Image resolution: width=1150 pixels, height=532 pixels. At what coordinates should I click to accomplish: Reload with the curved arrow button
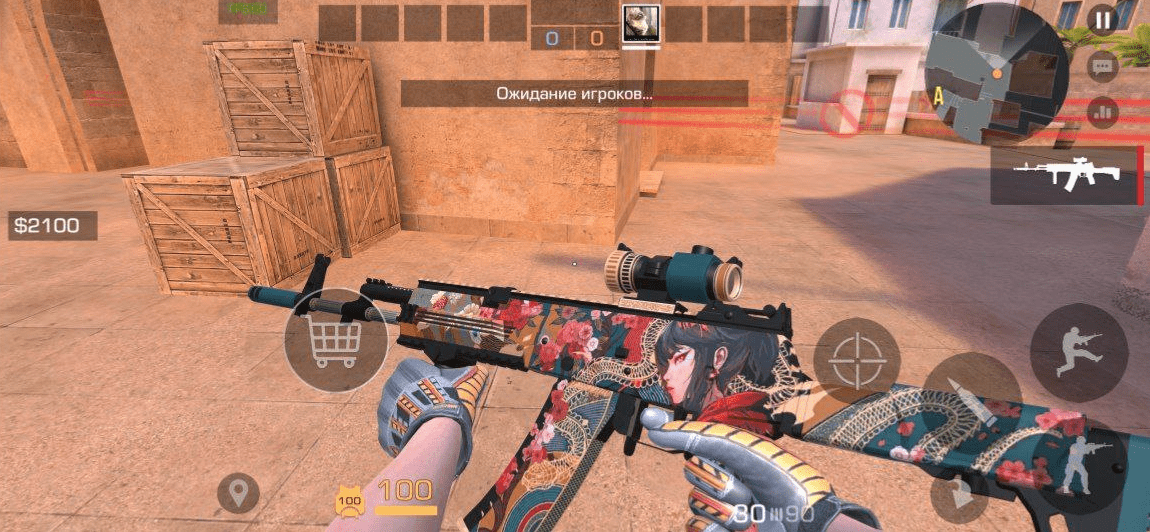tap(962, 497)
